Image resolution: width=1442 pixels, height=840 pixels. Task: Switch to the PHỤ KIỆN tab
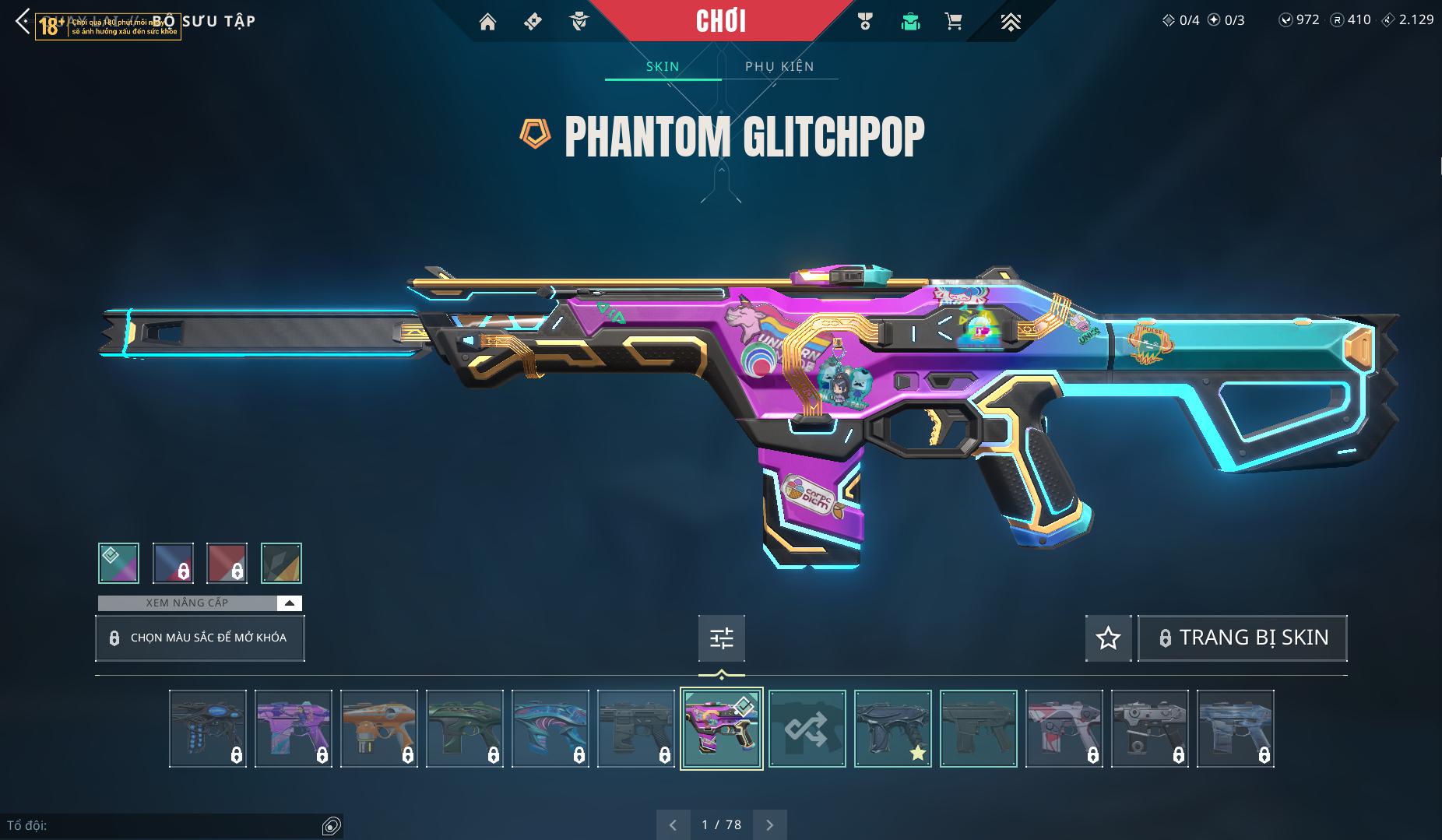pyautogui.click(x=779, y=67)
